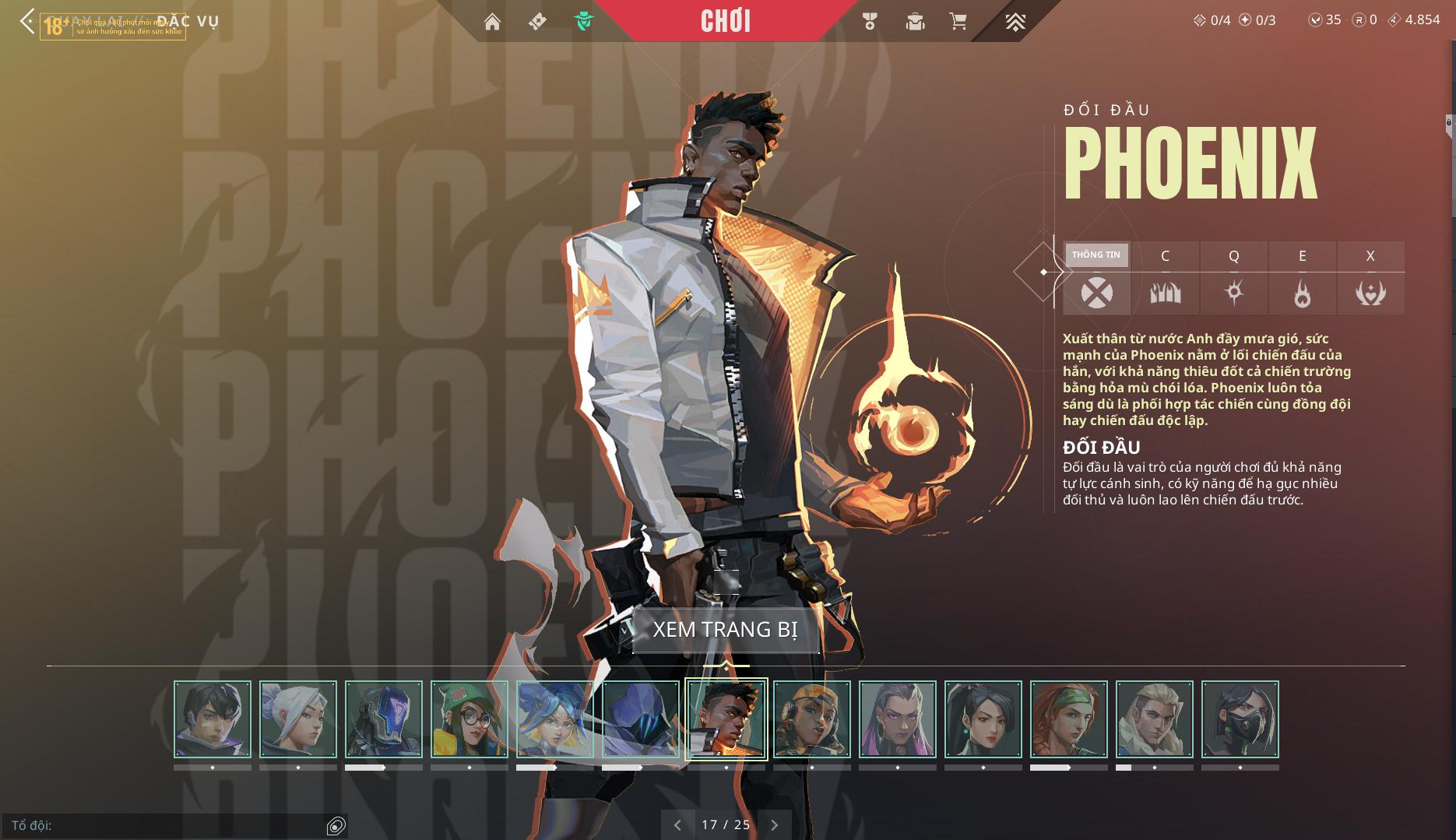Viewport: 1456px width, 840px height.
Task: Open the store shopping cart icon
Action: pos(958,22)
